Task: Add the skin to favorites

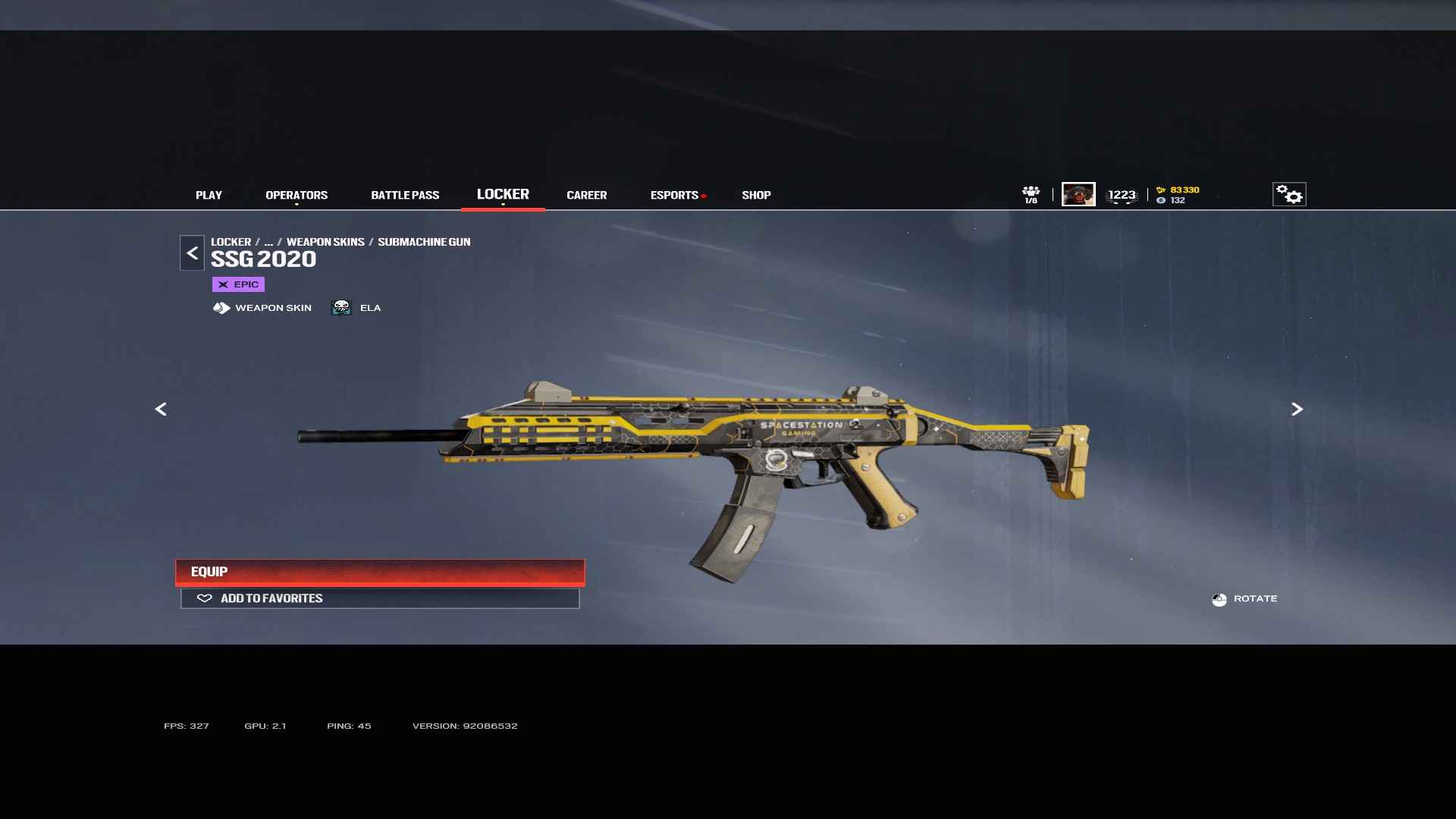Action: pyautogui.click(x=380, y=598)
